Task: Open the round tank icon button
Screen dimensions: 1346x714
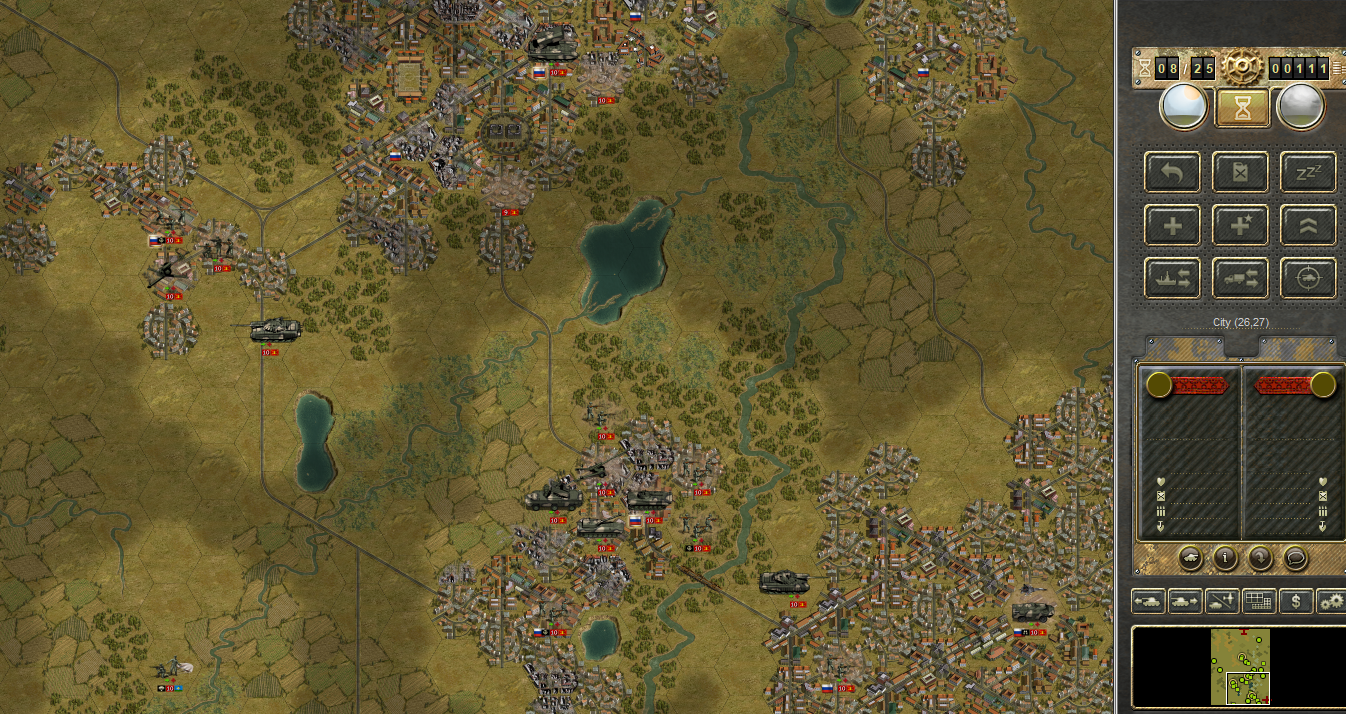Action: (1190, 558)
